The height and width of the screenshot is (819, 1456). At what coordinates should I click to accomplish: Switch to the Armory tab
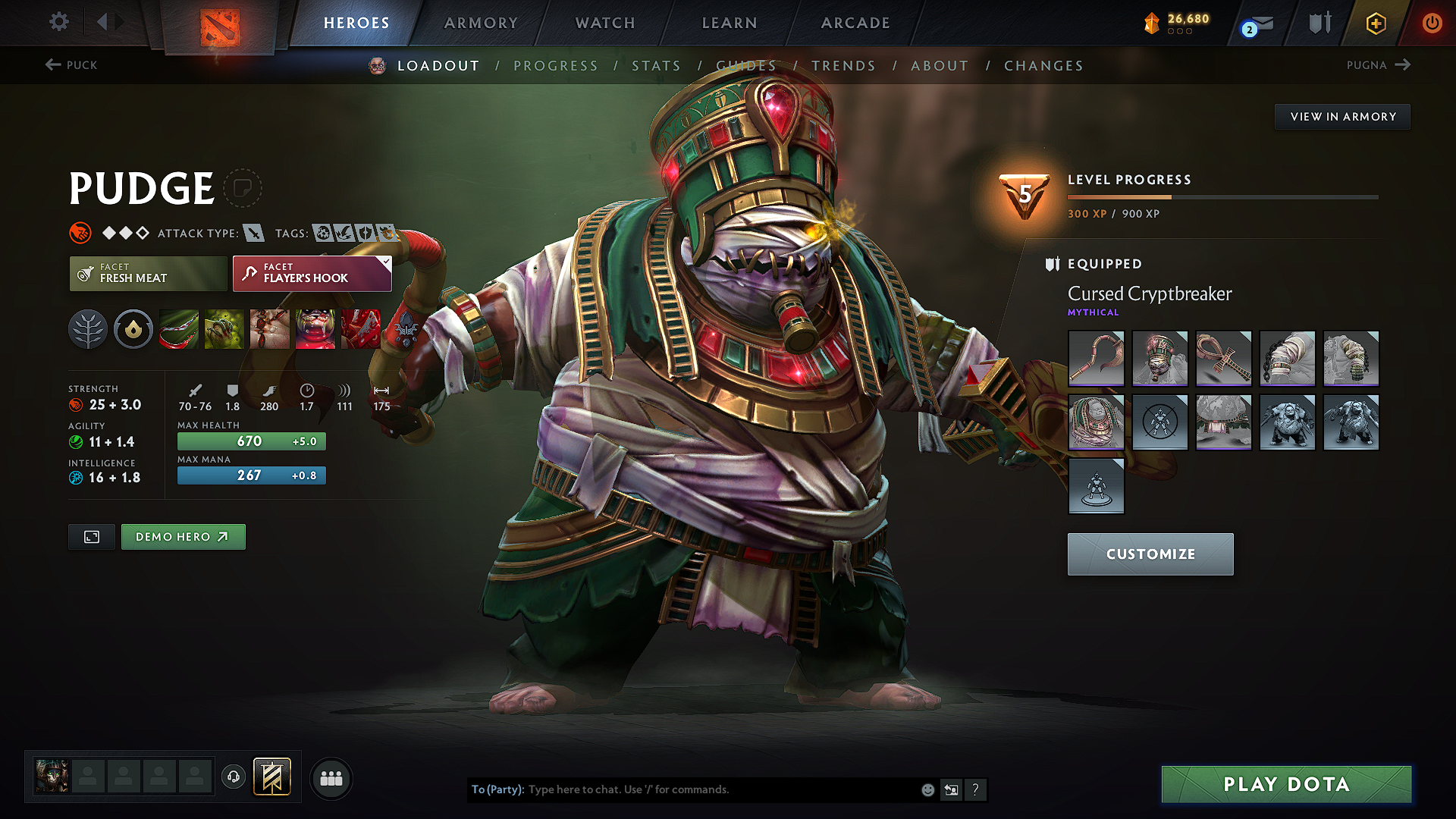click(x=481, y=23)
